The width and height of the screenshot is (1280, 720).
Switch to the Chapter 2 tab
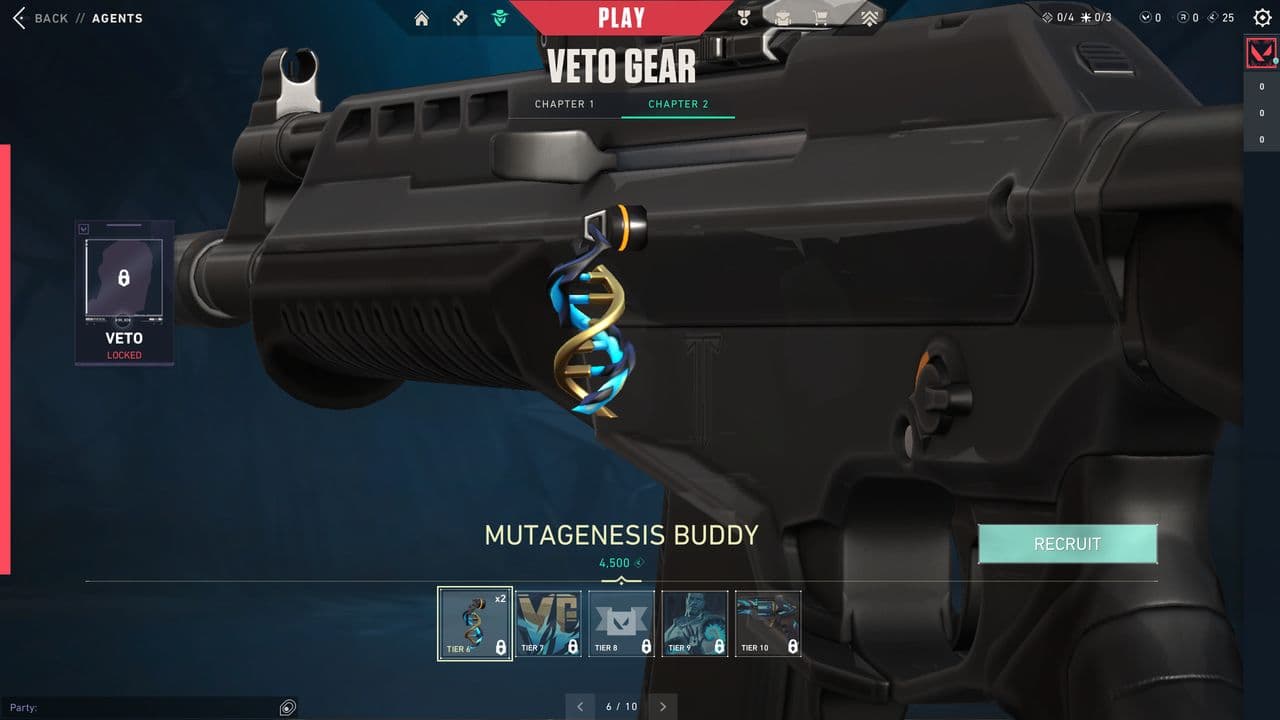[x=678, y=104]
